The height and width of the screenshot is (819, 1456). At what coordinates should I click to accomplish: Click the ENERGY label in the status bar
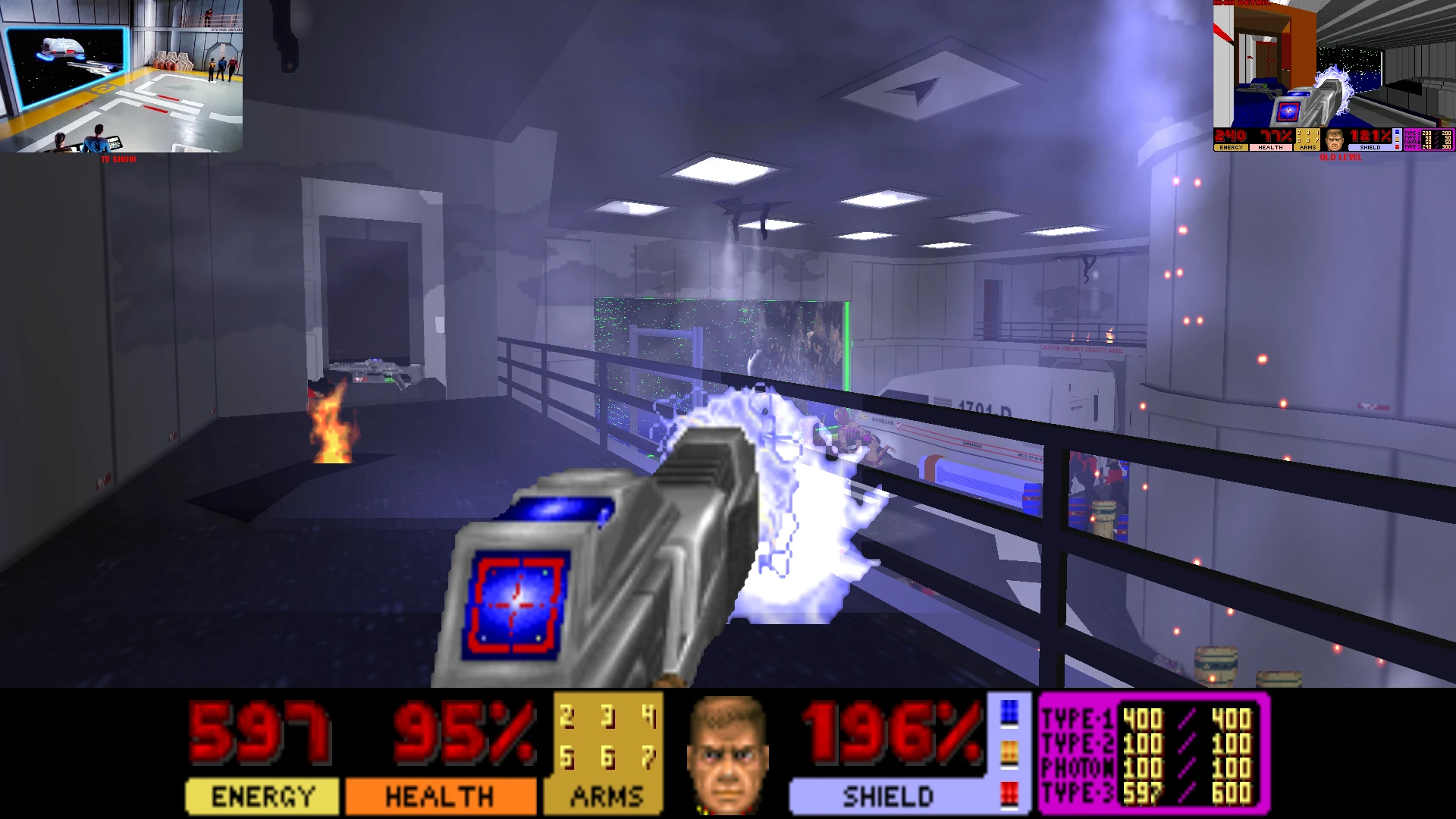(262, 796)
